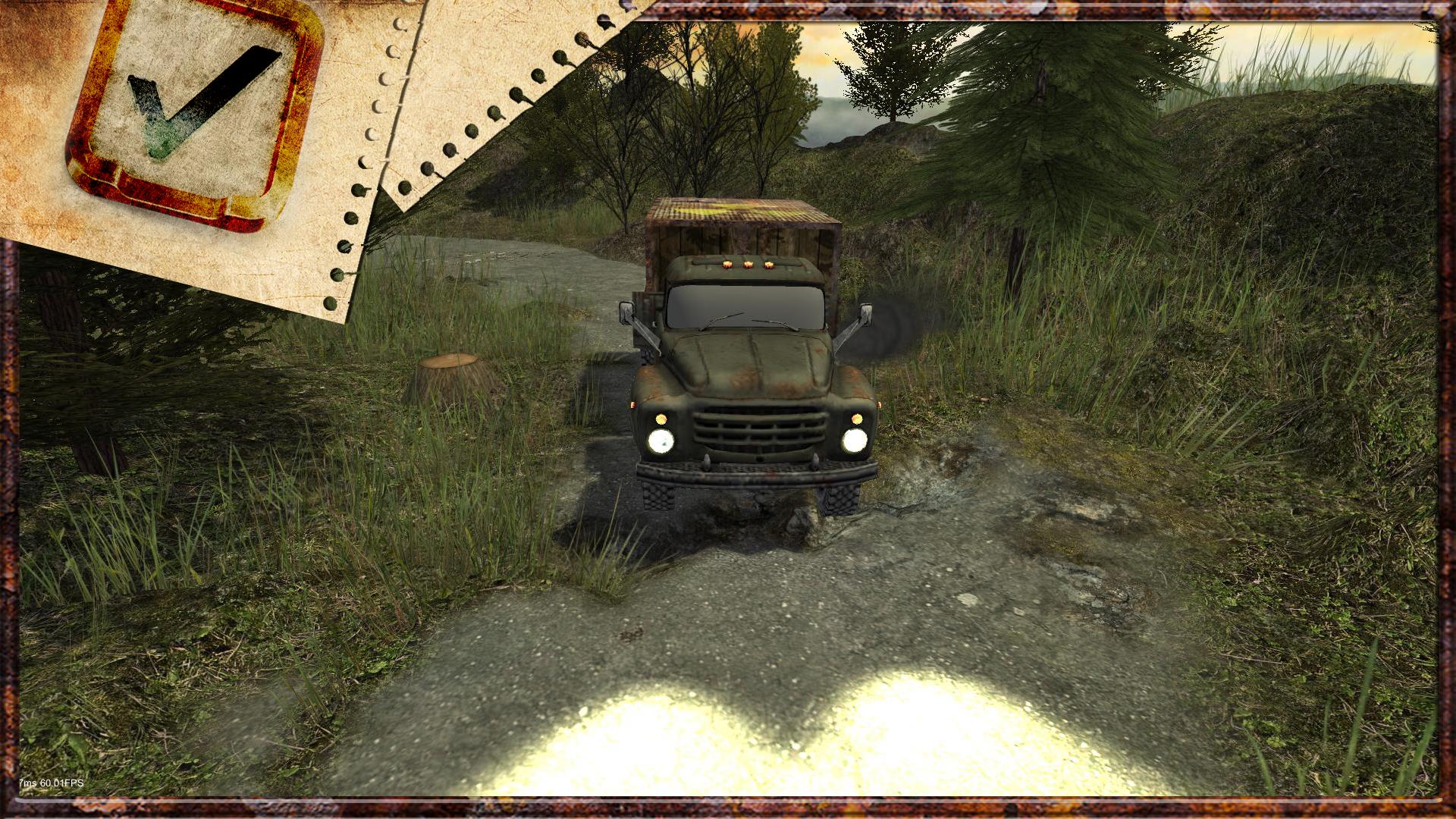
Task: Click the amber marker light above the left headlight
Action: pyautogui.click(x=661, y=417)
